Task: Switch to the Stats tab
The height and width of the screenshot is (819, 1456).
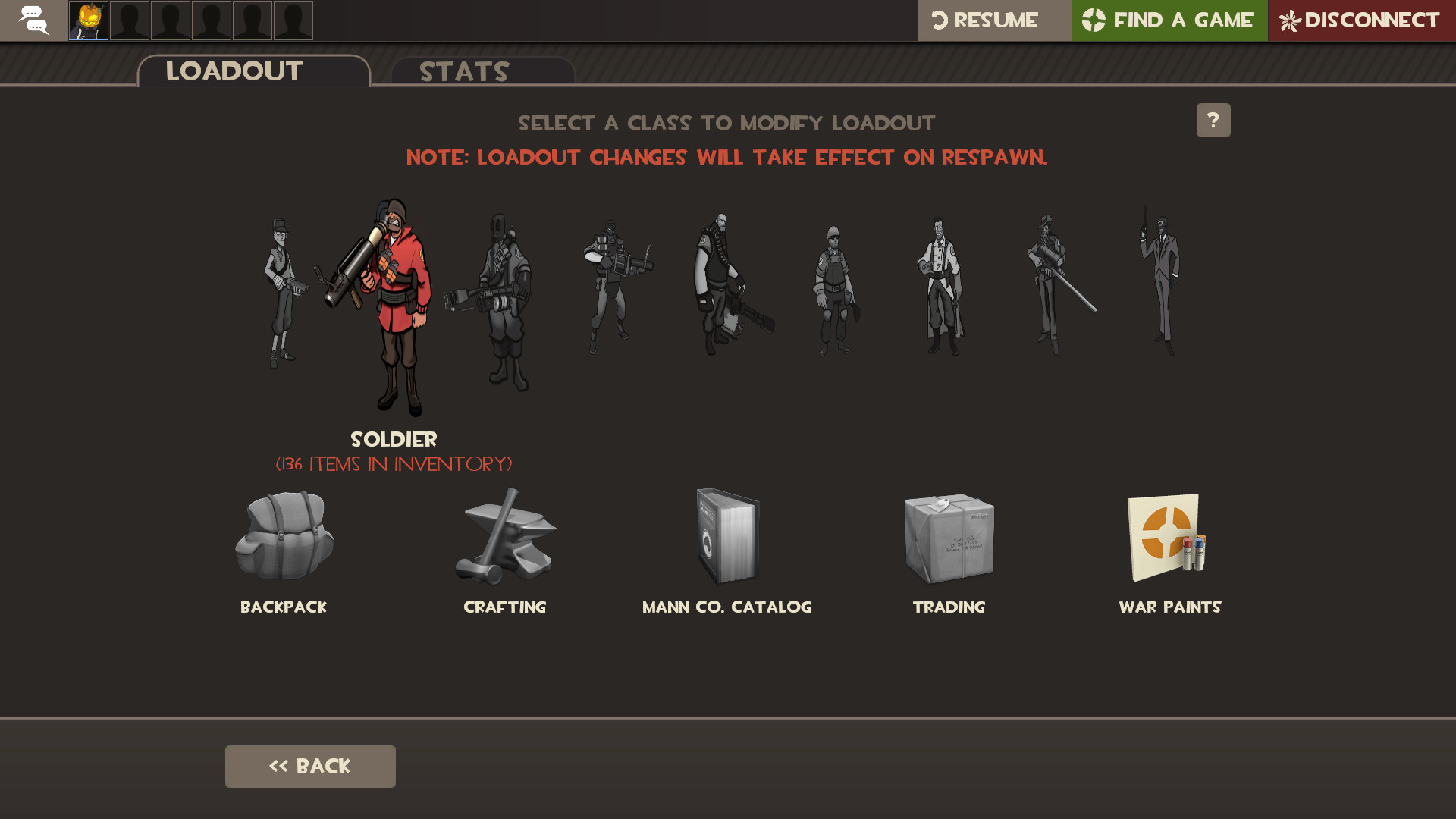Action: (464, 72)
